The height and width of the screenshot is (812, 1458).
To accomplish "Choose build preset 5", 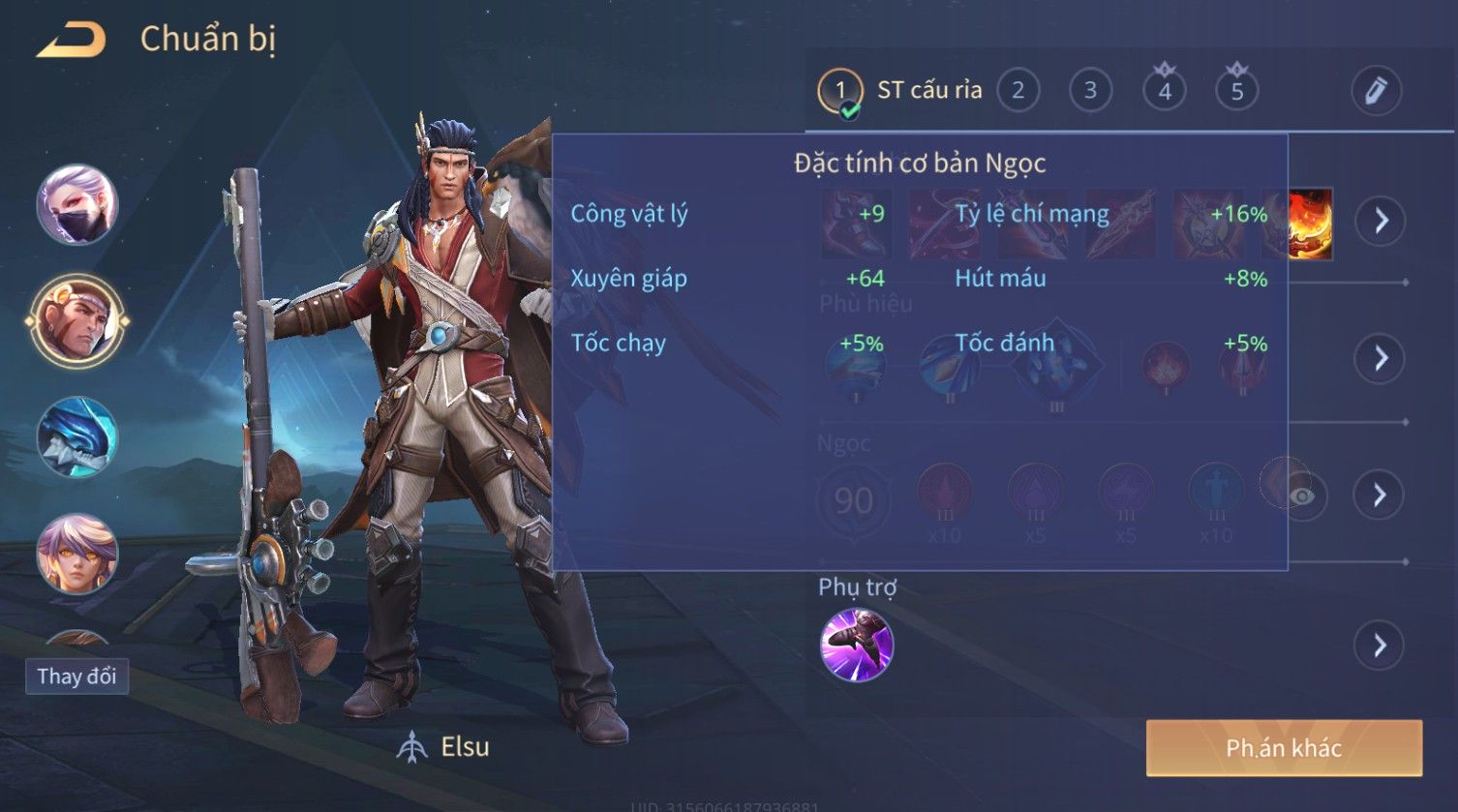I will coord(1236,91).
